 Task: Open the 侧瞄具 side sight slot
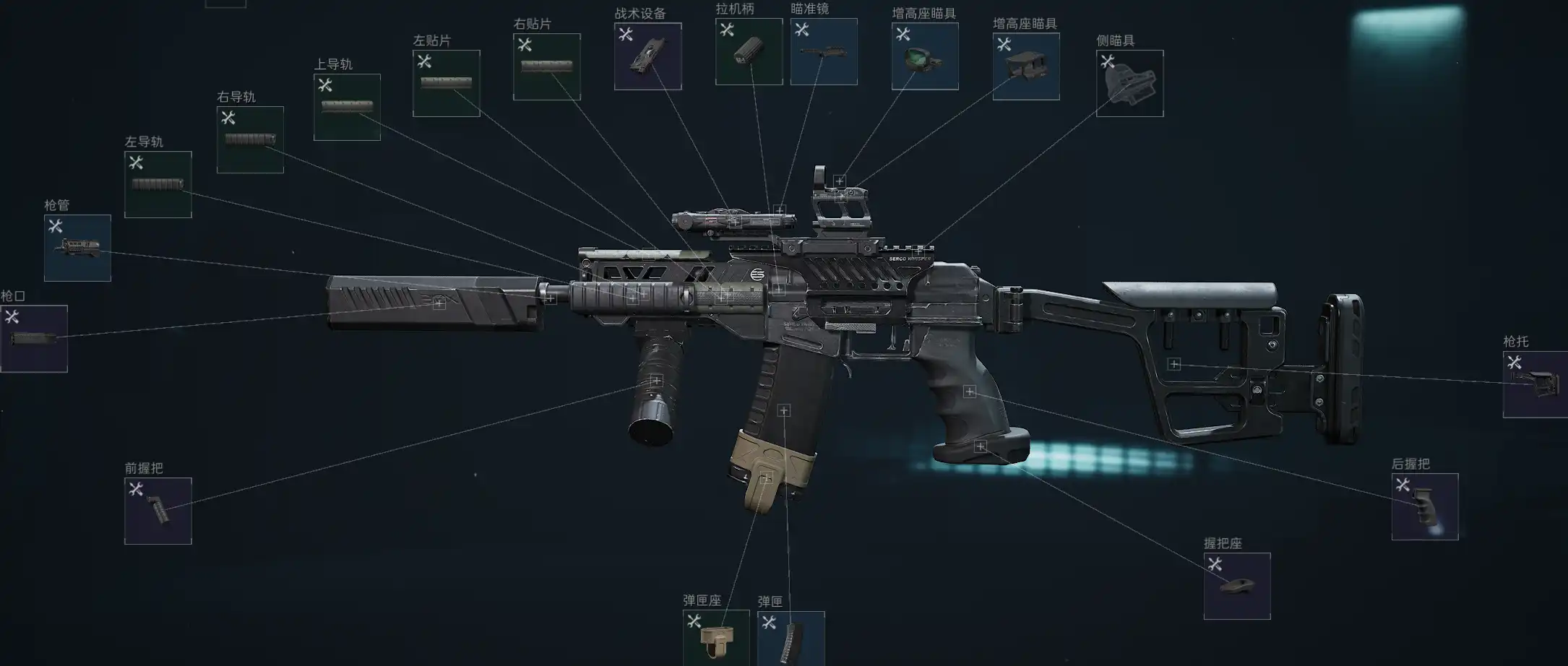tap(1129, 83)
